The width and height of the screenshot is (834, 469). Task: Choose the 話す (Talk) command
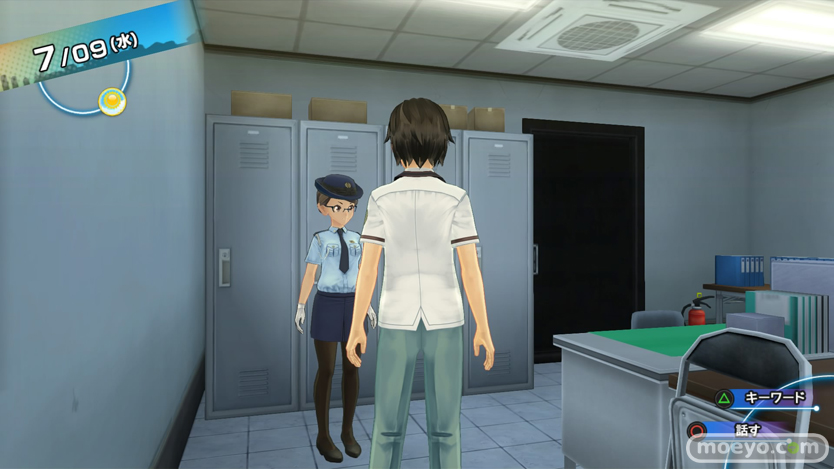coord(748,430)
